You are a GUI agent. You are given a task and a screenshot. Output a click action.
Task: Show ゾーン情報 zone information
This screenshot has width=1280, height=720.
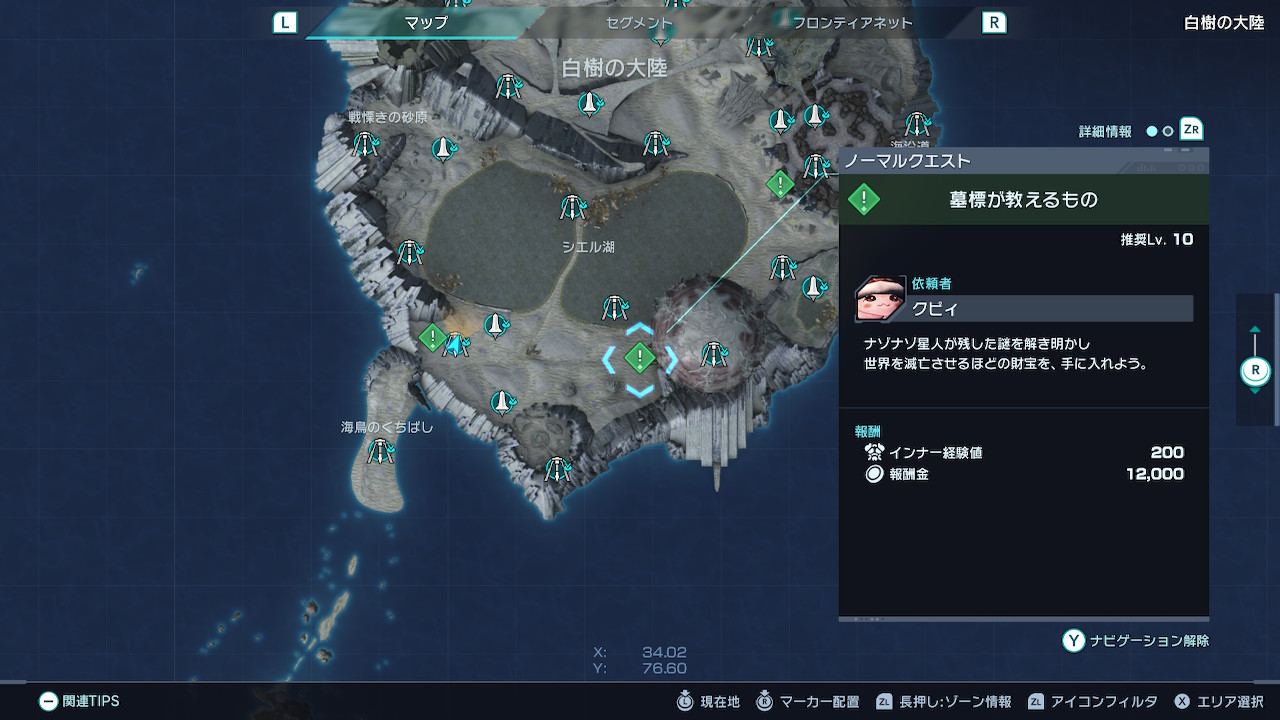click(x=944, y=702)
